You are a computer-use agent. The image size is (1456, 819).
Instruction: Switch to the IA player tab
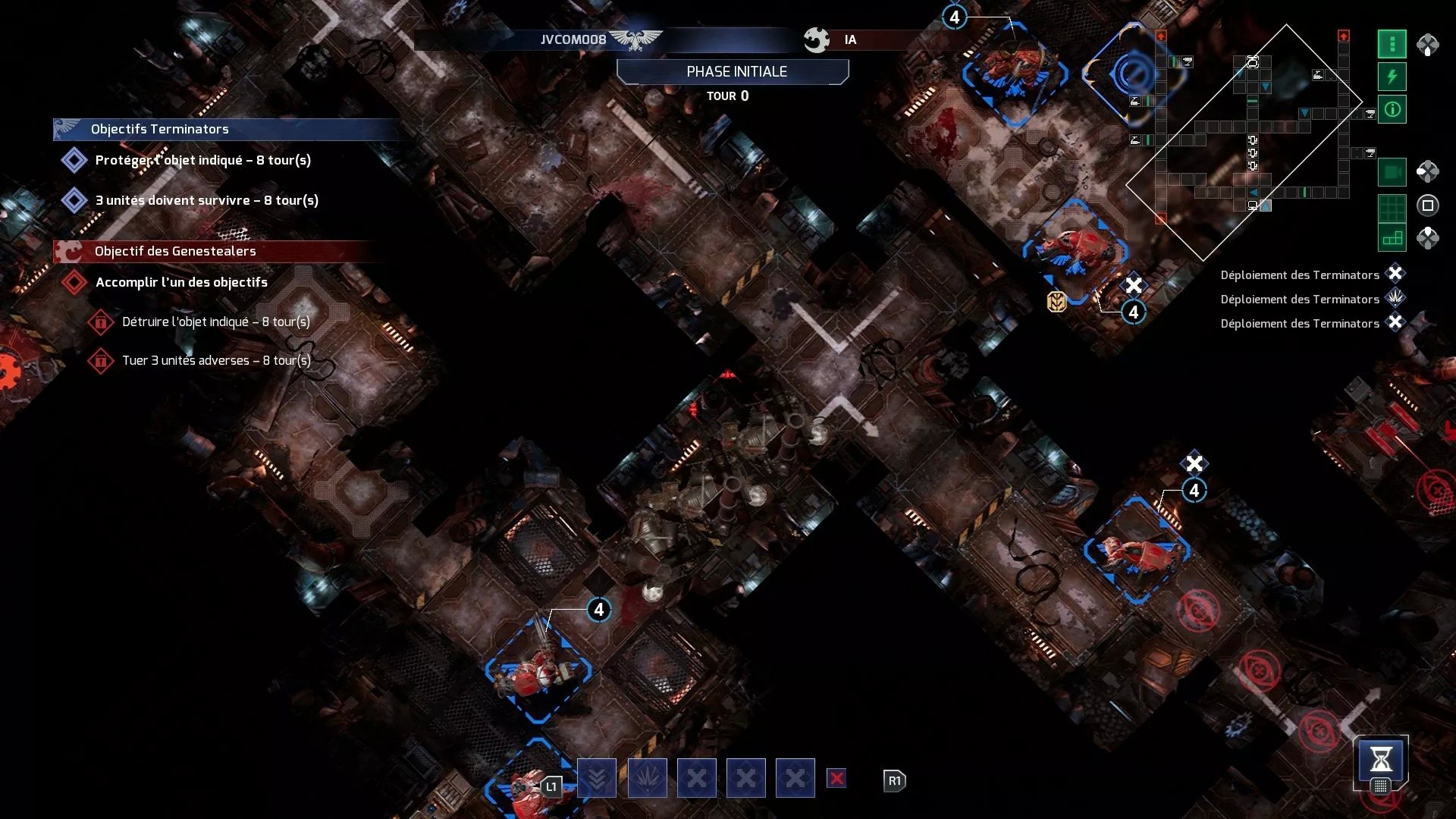(x=849, y=39)
